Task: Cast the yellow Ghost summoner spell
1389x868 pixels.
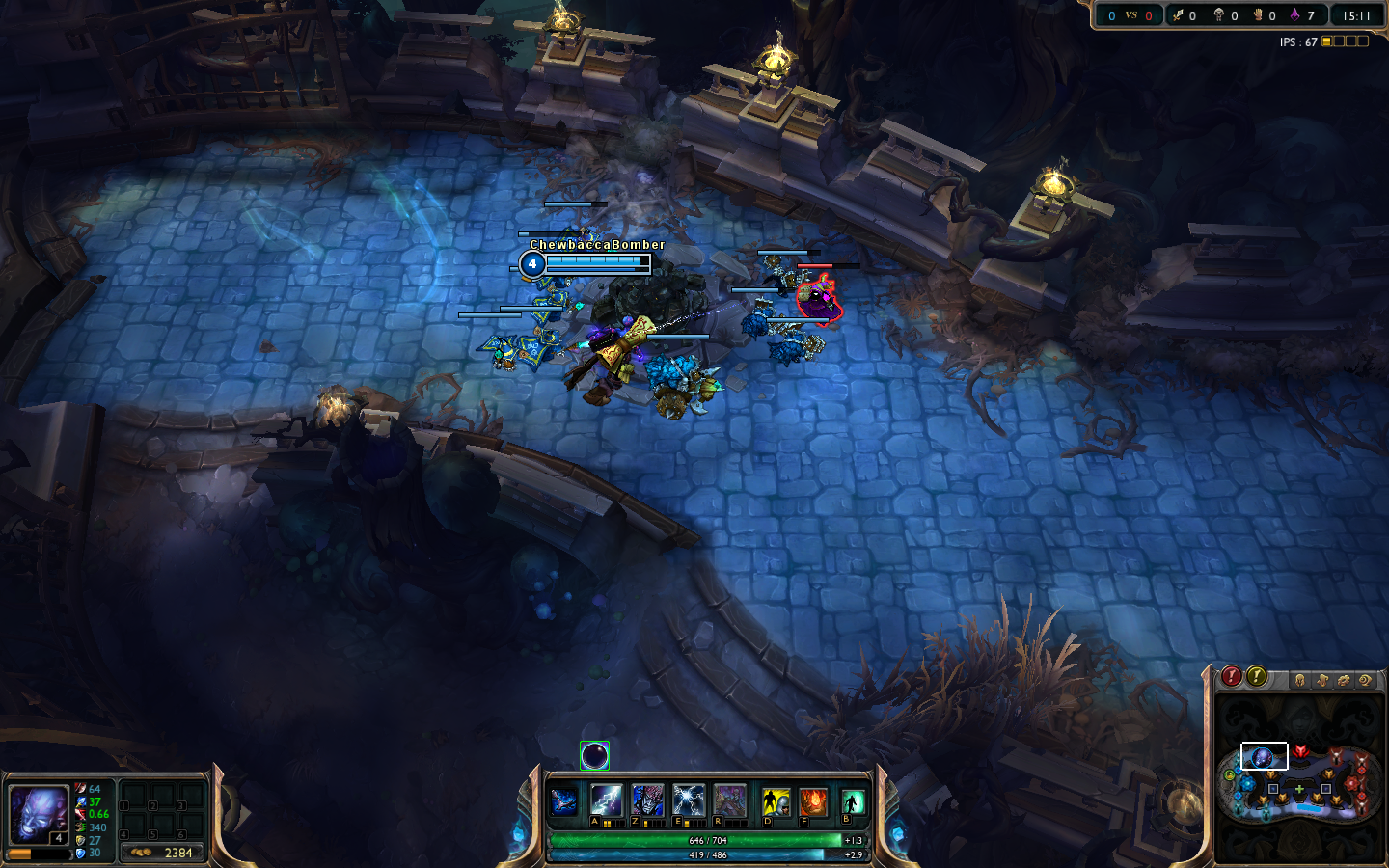Action: [776, 801]
